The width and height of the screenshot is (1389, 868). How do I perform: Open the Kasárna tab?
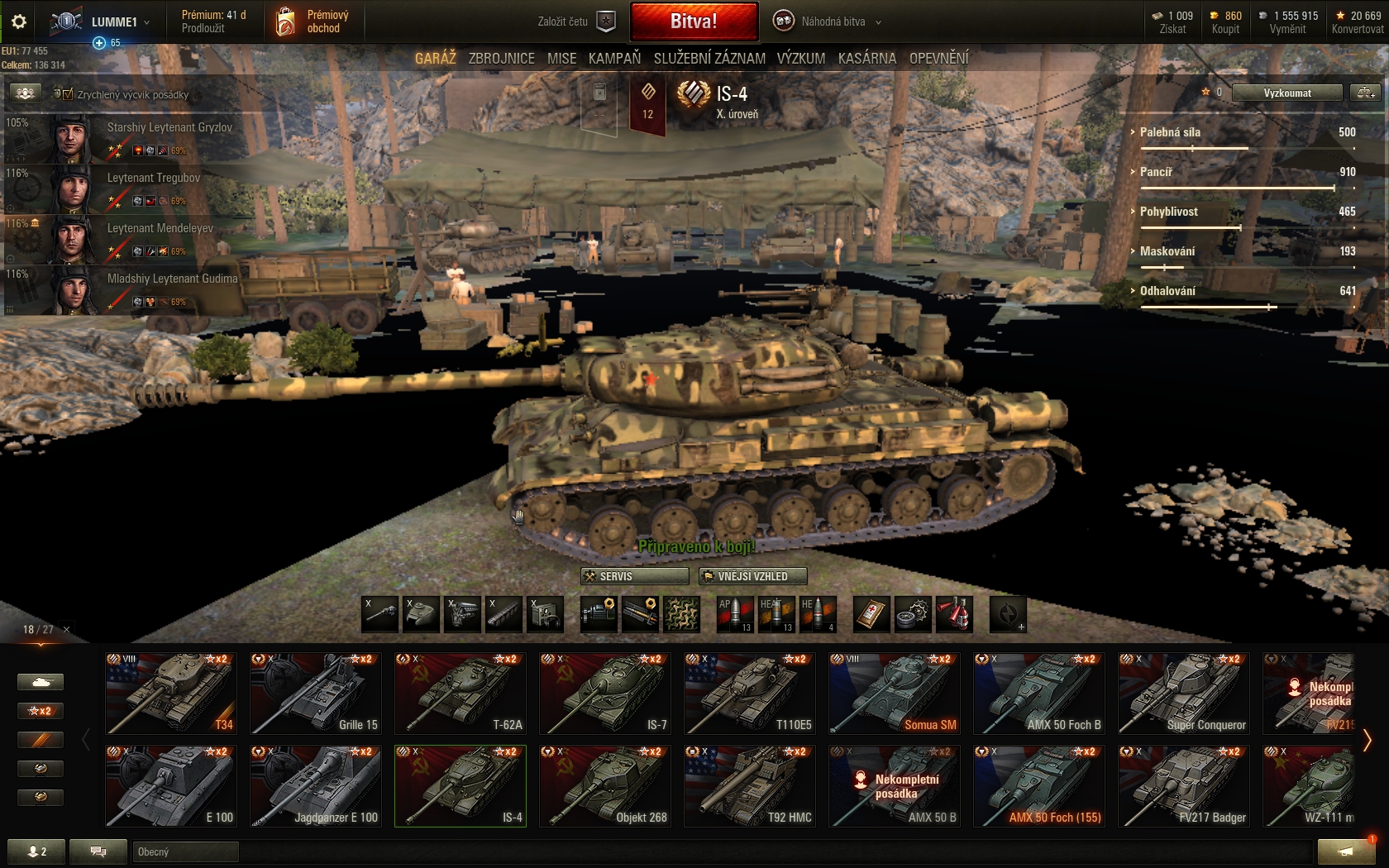coord(866,59)
